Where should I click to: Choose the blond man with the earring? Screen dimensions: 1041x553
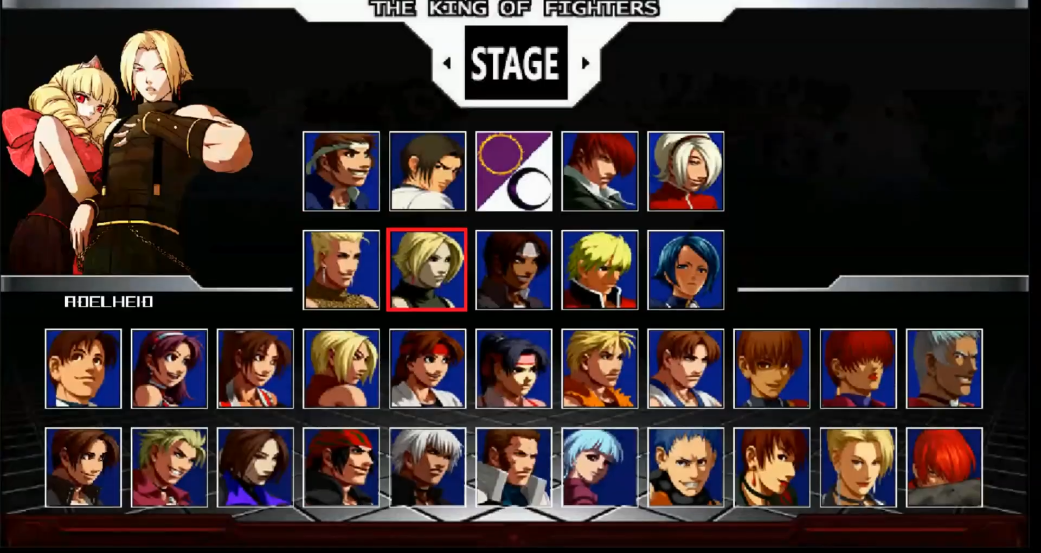tap(341, 269)
